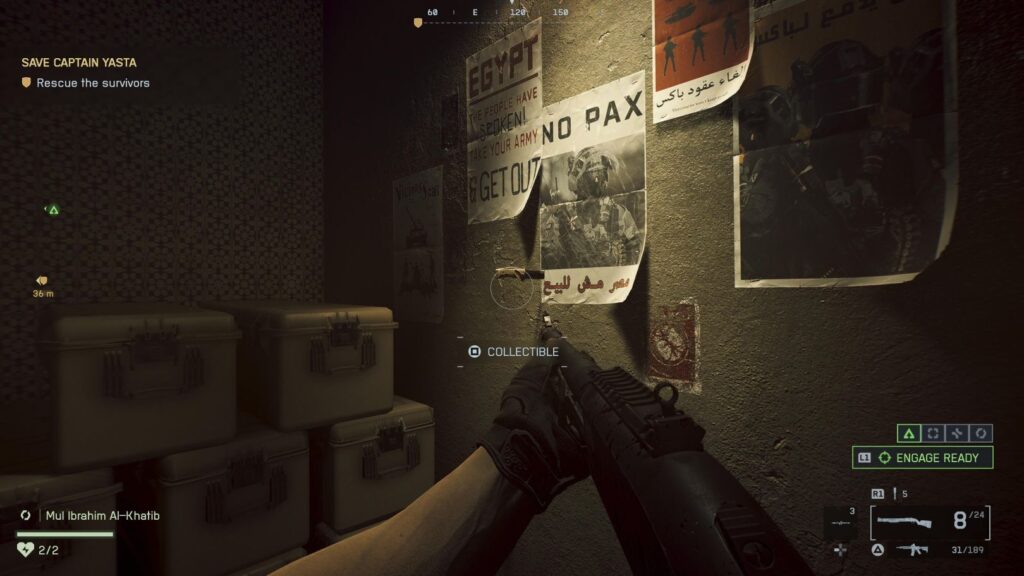
Task: Select the Collectible interaction prompt
Action: tap(514, 352)
